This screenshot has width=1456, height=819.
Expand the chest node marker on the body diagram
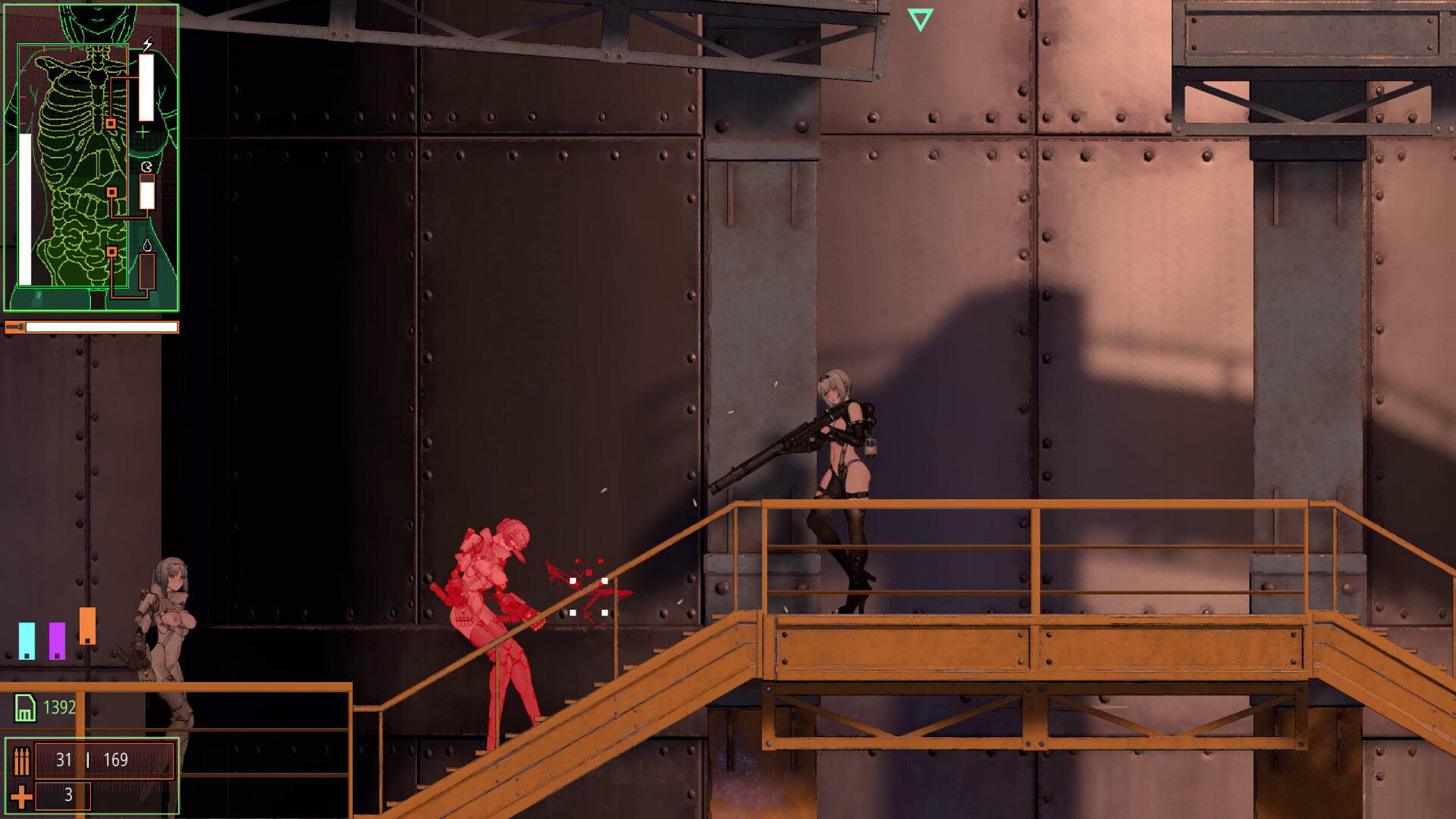111,123
